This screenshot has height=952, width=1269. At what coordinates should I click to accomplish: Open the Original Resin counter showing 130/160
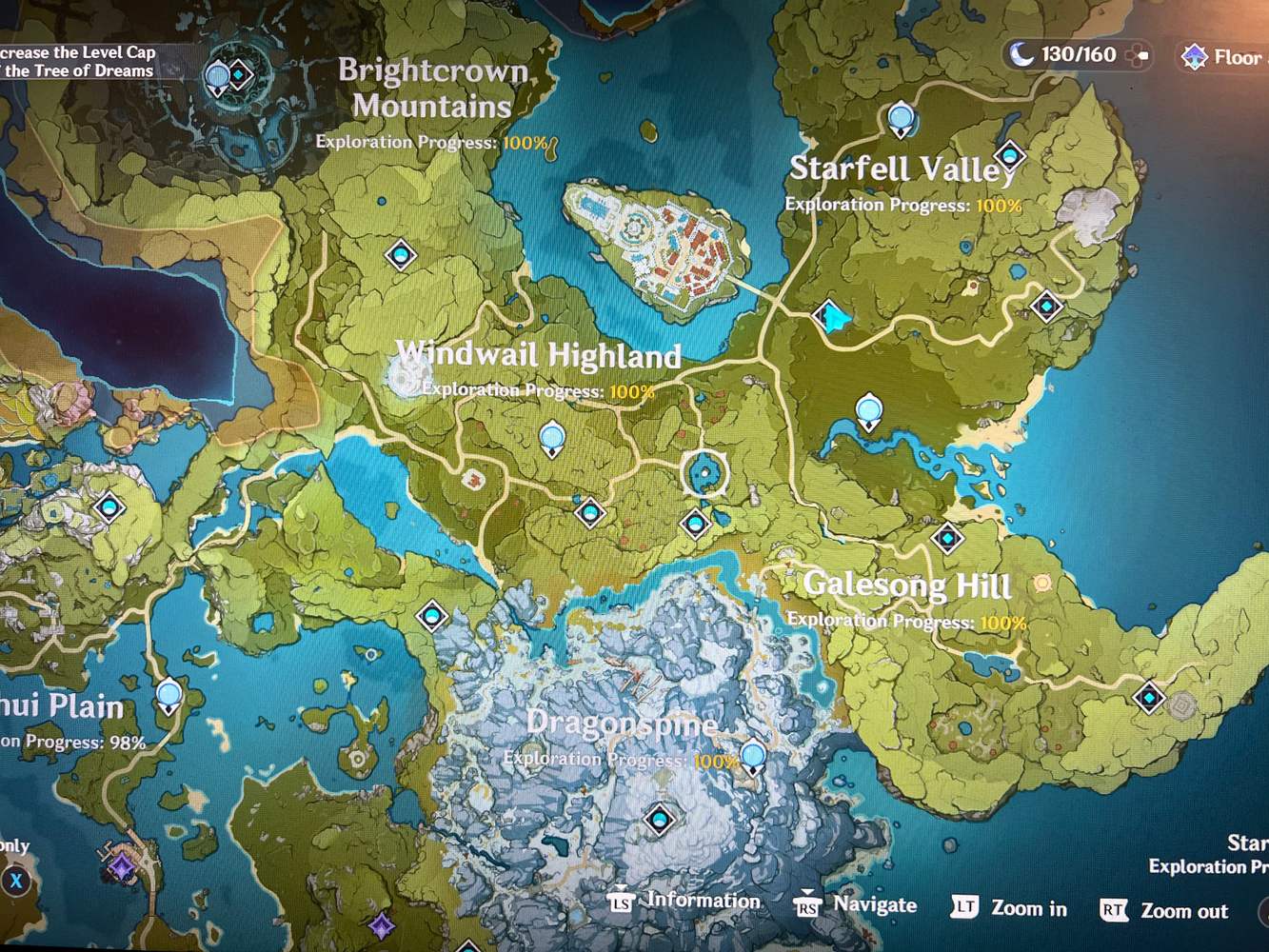[1074, 54]
